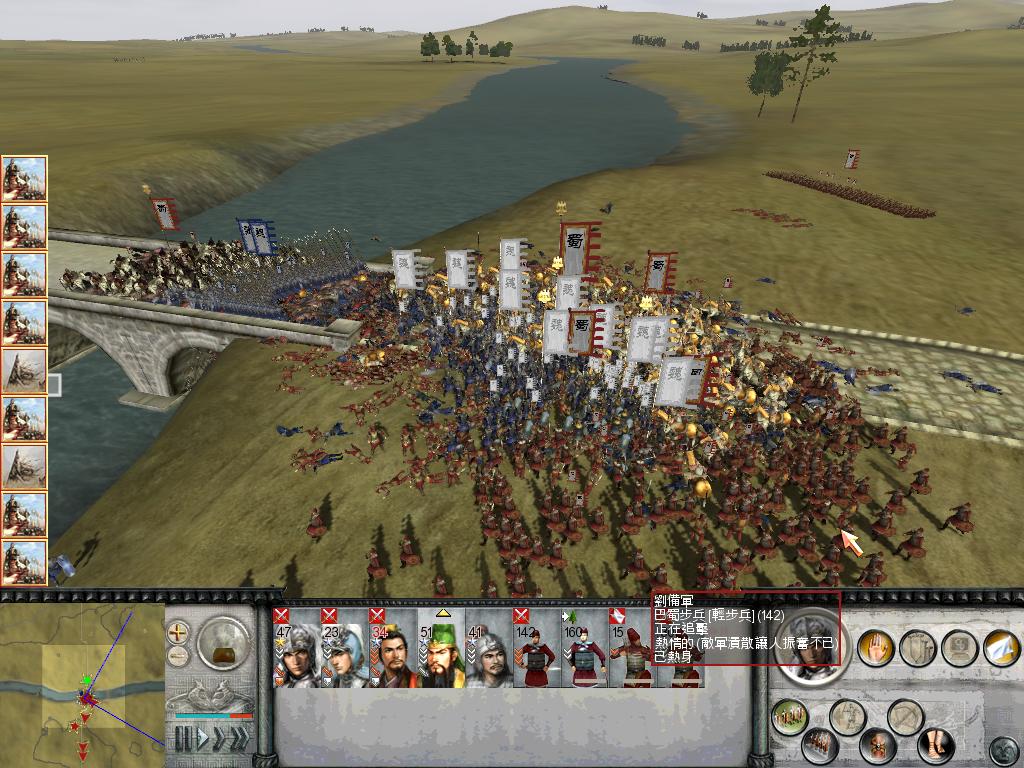Activate the halt order hand button
Viewport: 1024px width, 768px height.
click(876, 648)
